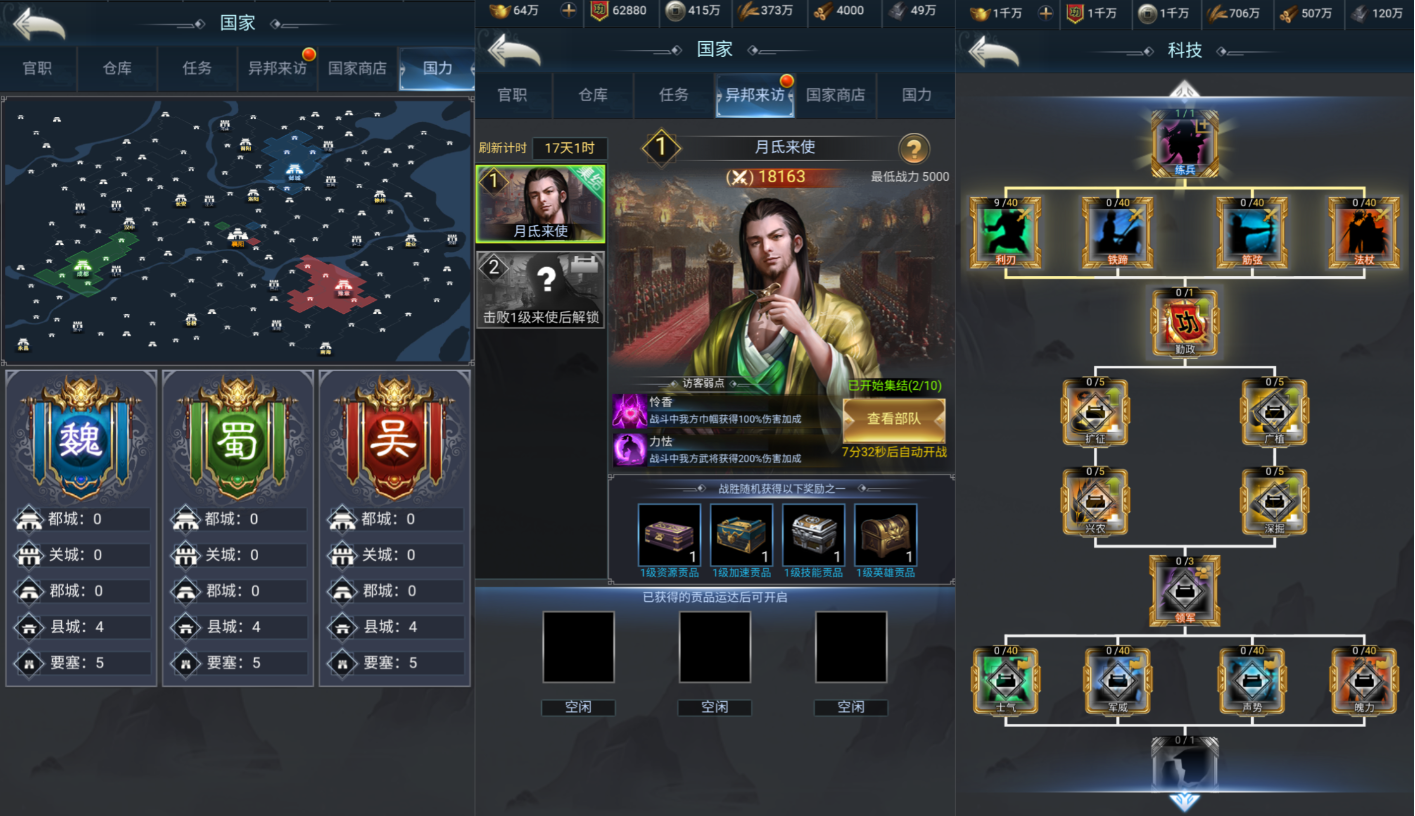The height and width of the screenshot is (816, 1415).
Task: Choose the locked level 2 envoy entry
Action: coord(540,289)
